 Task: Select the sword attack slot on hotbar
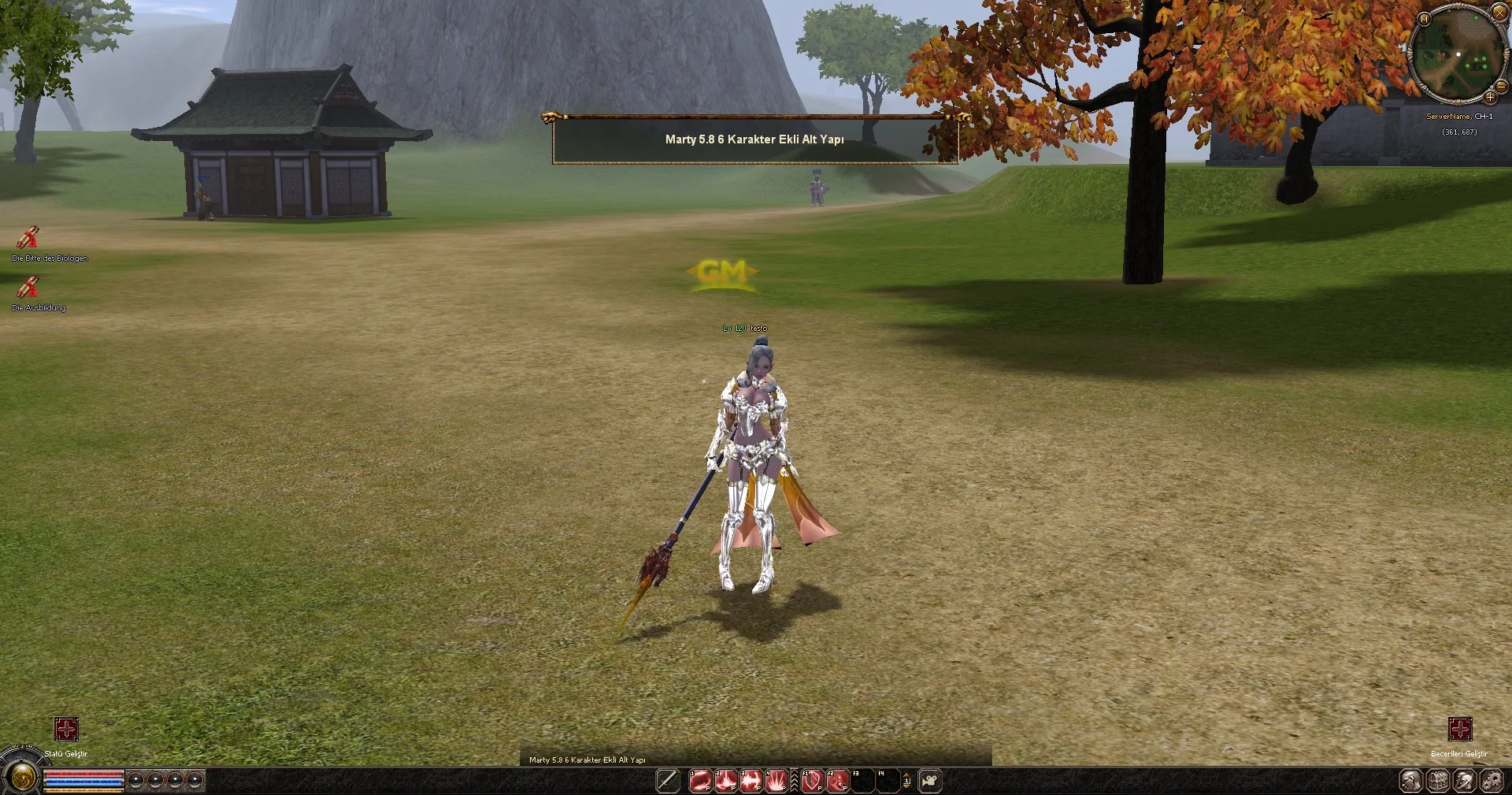(x=668, y=780)
